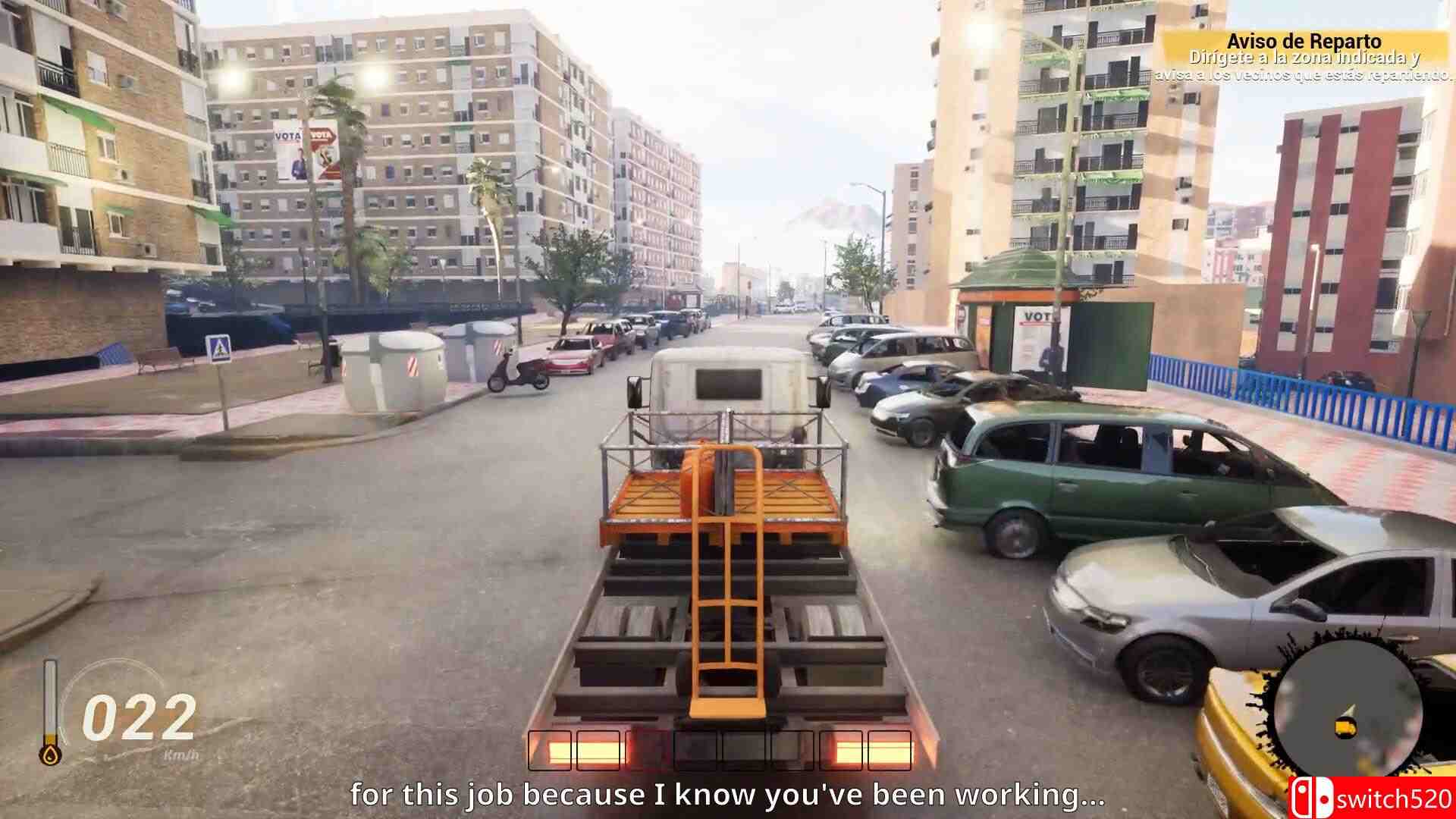Click the pedestrian crossing sign on the sidewalk

tap(218, 347)
